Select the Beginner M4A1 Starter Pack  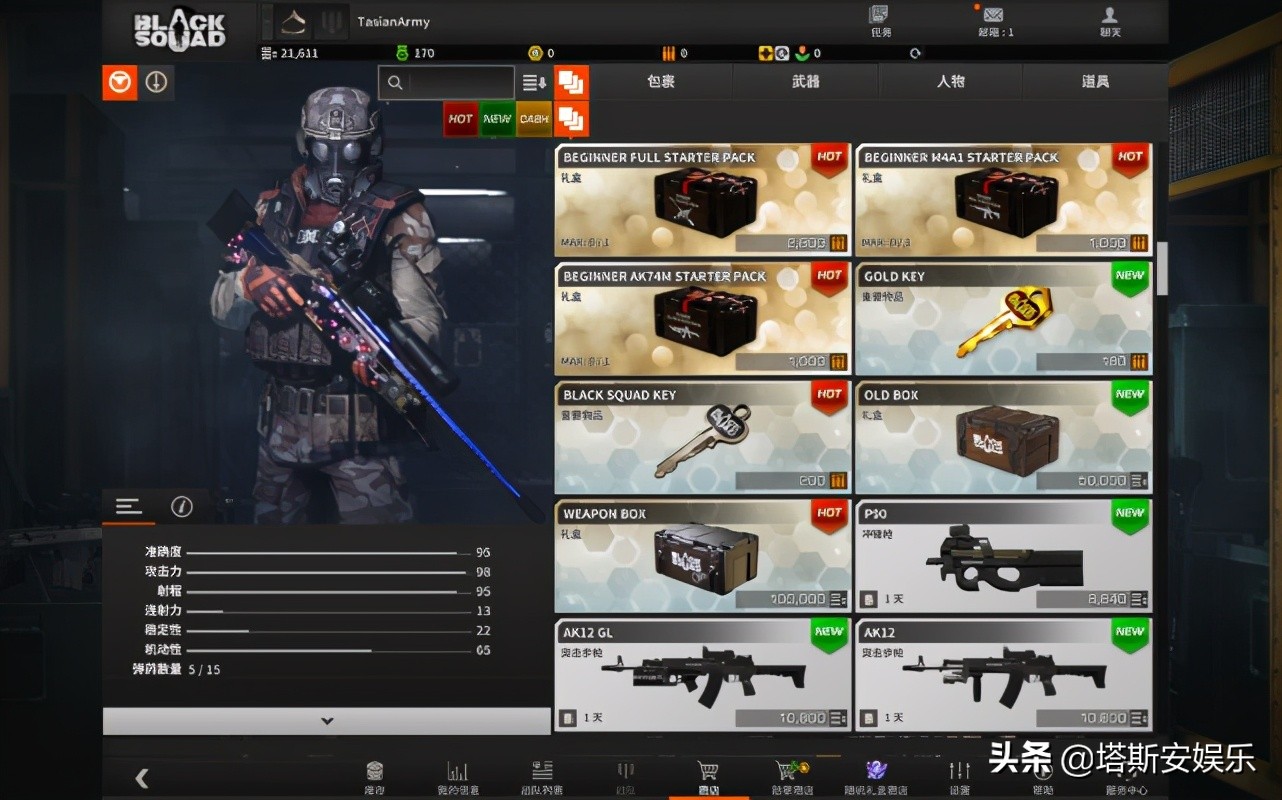tap(1003, 201)
